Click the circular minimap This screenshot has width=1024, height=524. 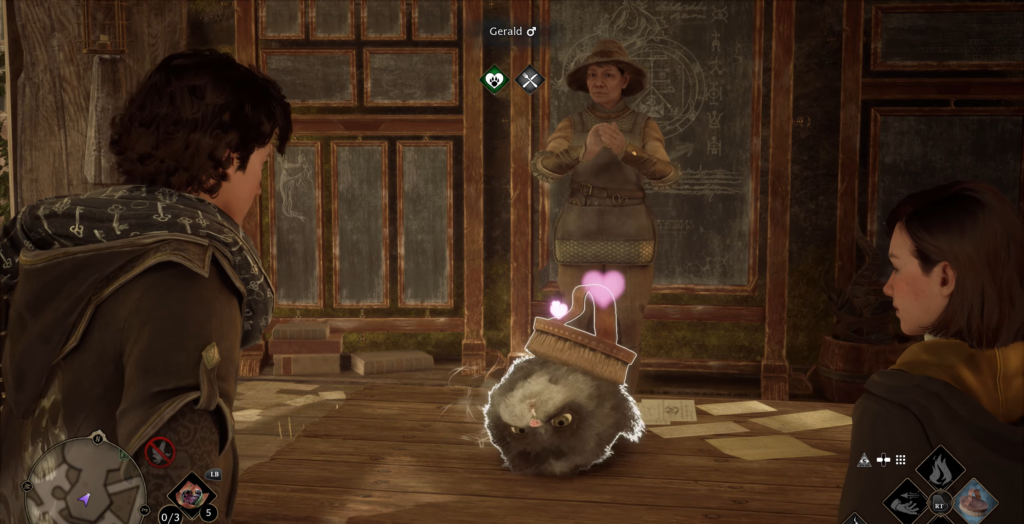86,484
